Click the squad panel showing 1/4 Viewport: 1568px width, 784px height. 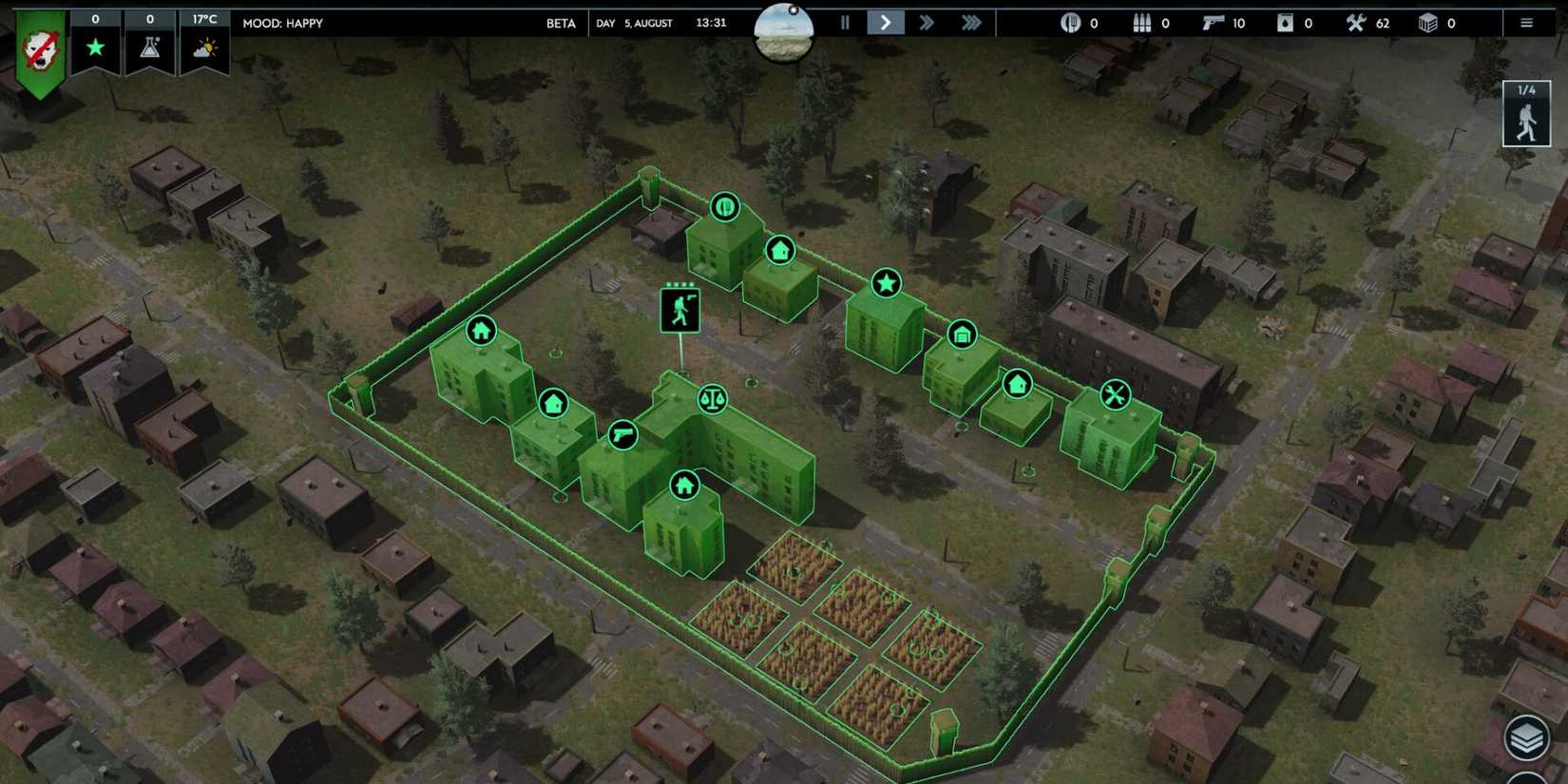coord(1525,114)
